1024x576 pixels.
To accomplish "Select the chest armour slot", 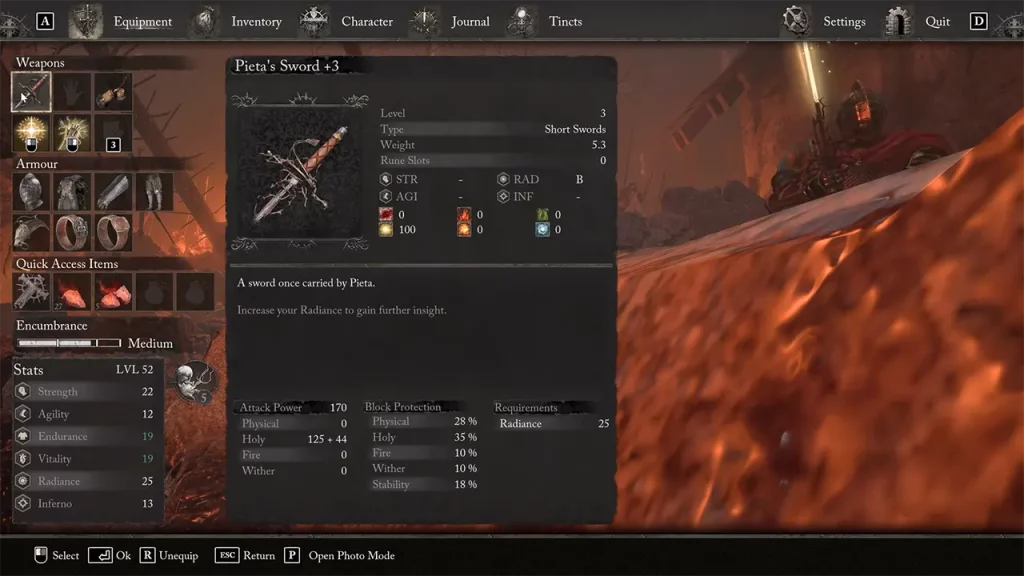I will [73, 192].
